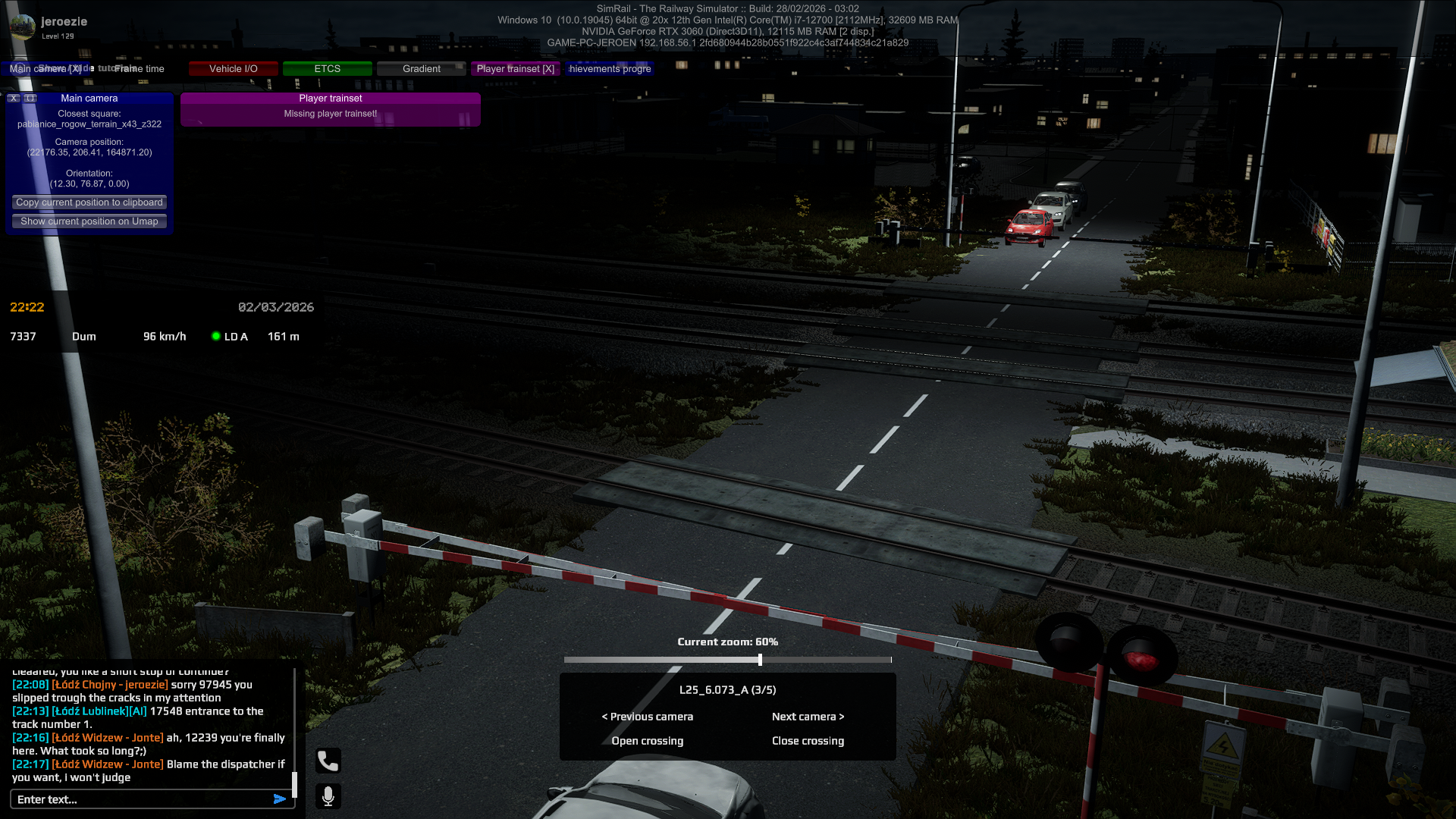The image size is (1456, 819).
Task: Open the Achievements progress panel
Action: point(610,69)
